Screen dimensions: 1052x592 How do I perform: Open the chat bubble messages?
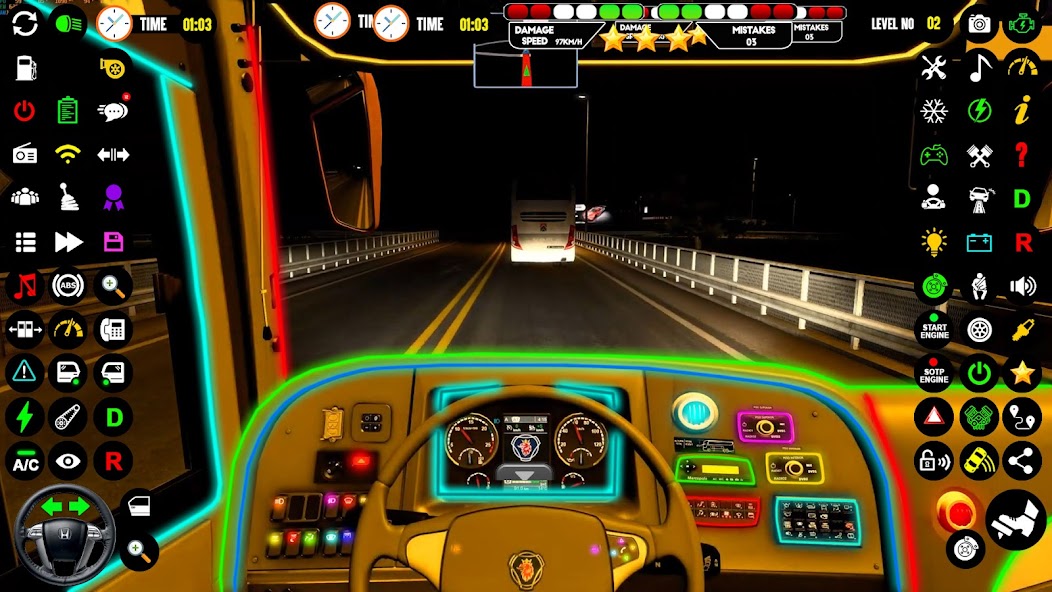(x=113, y=110)
